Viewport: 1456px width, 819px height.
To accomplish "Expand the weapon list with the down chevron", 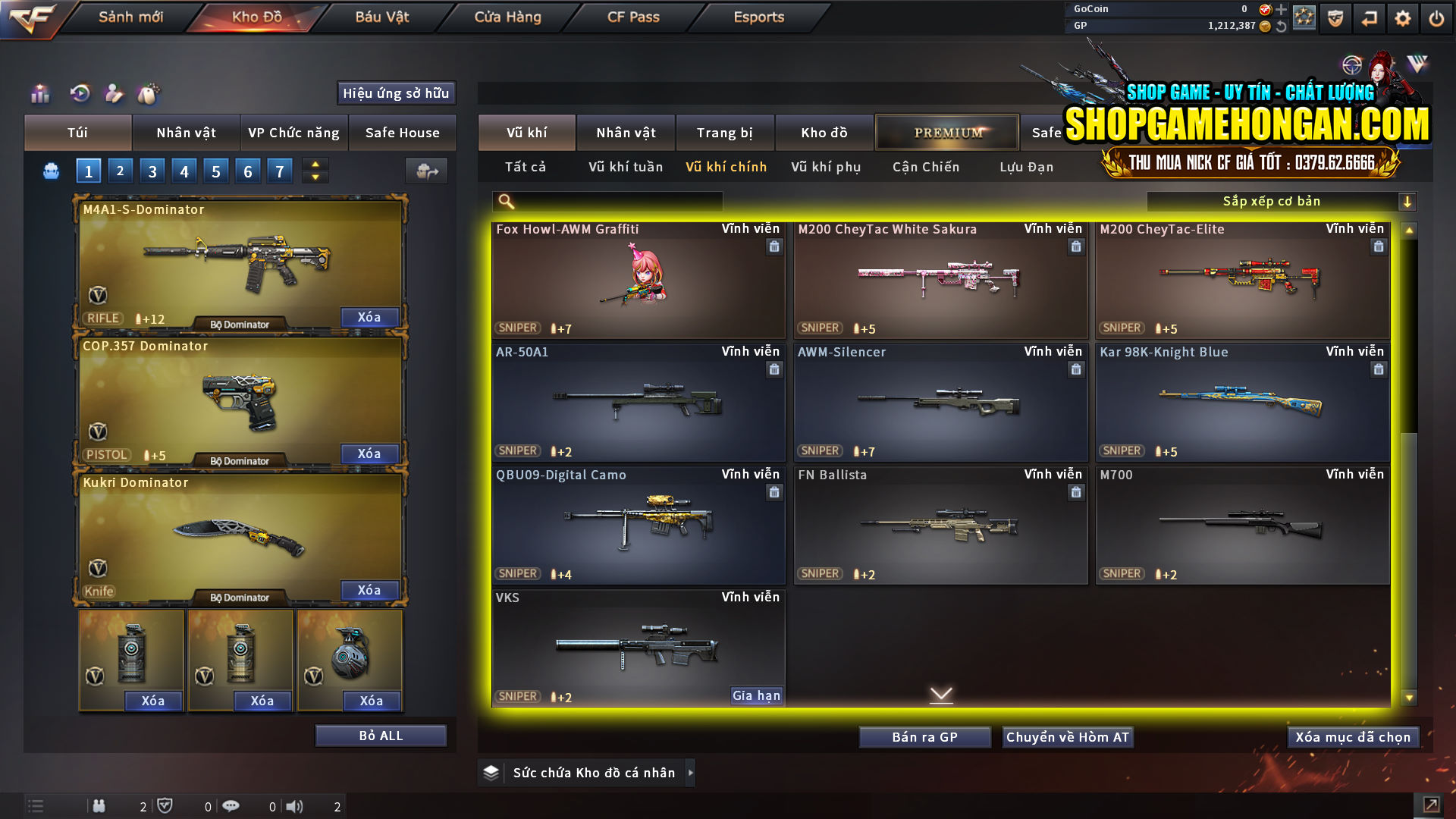I will pos(941,694).
